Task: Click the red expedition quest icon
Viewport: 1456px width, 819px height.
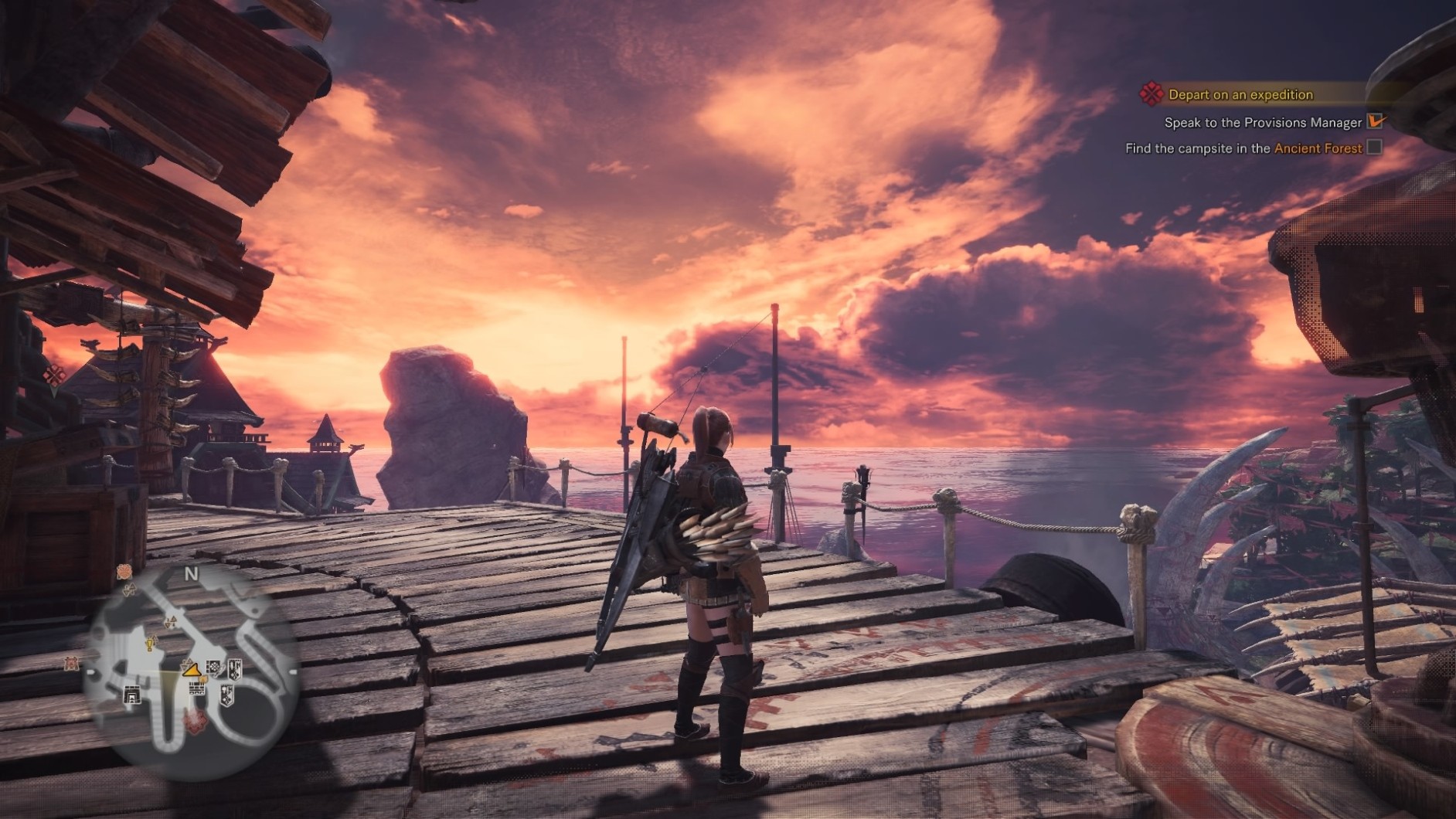Action: tap(1152, 93)
